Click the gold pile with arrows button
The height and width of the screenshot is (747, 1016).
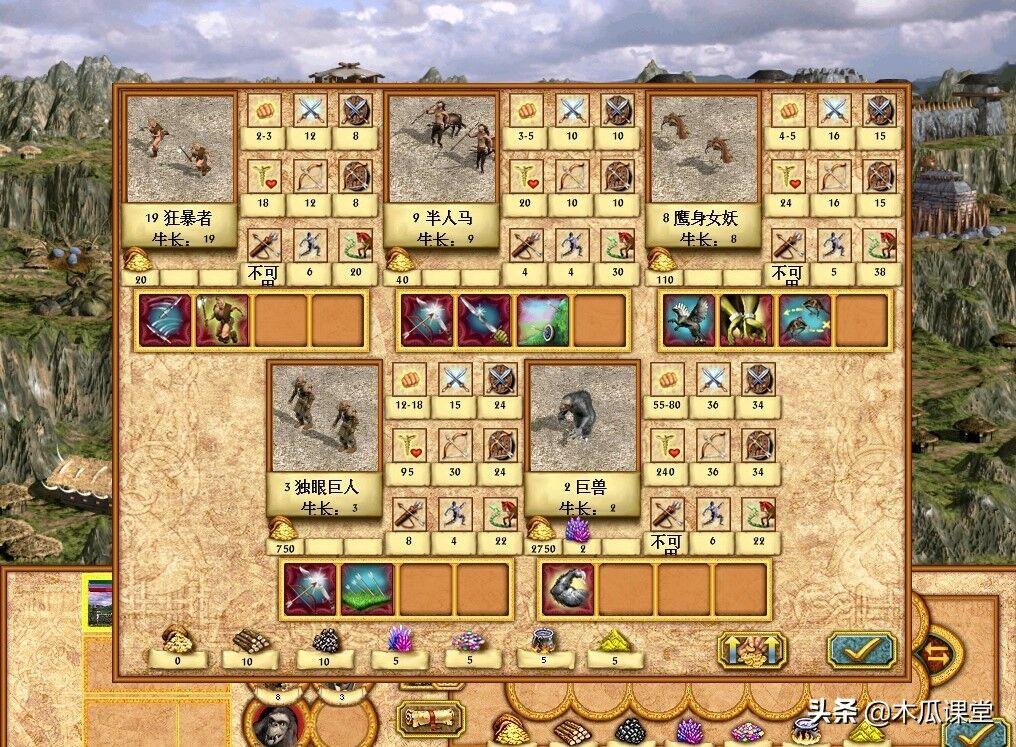point(752,650)
